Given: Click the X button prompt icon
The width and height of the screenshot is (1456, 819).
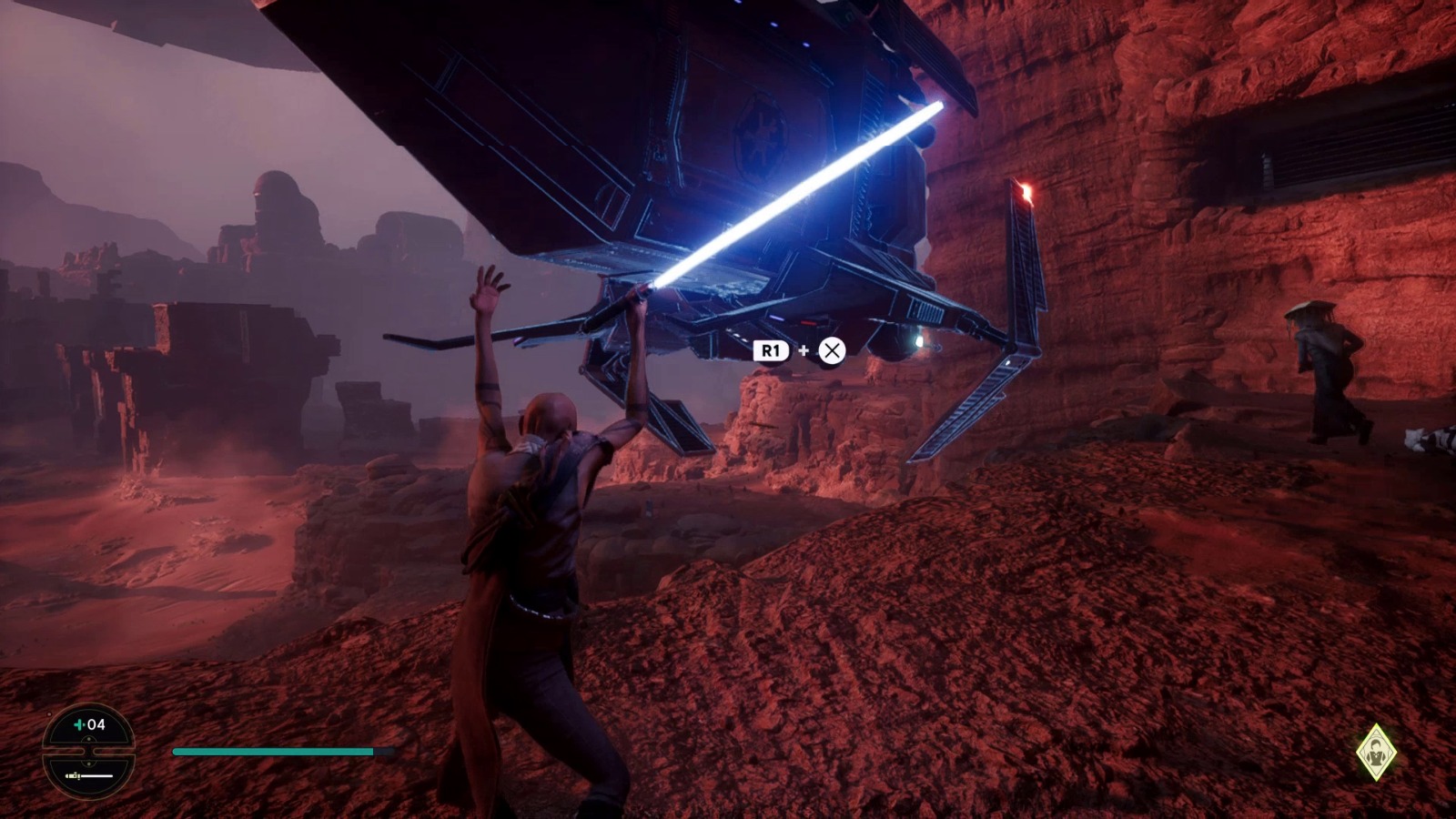Looking at the screenshot, I should tap(831, 350).
